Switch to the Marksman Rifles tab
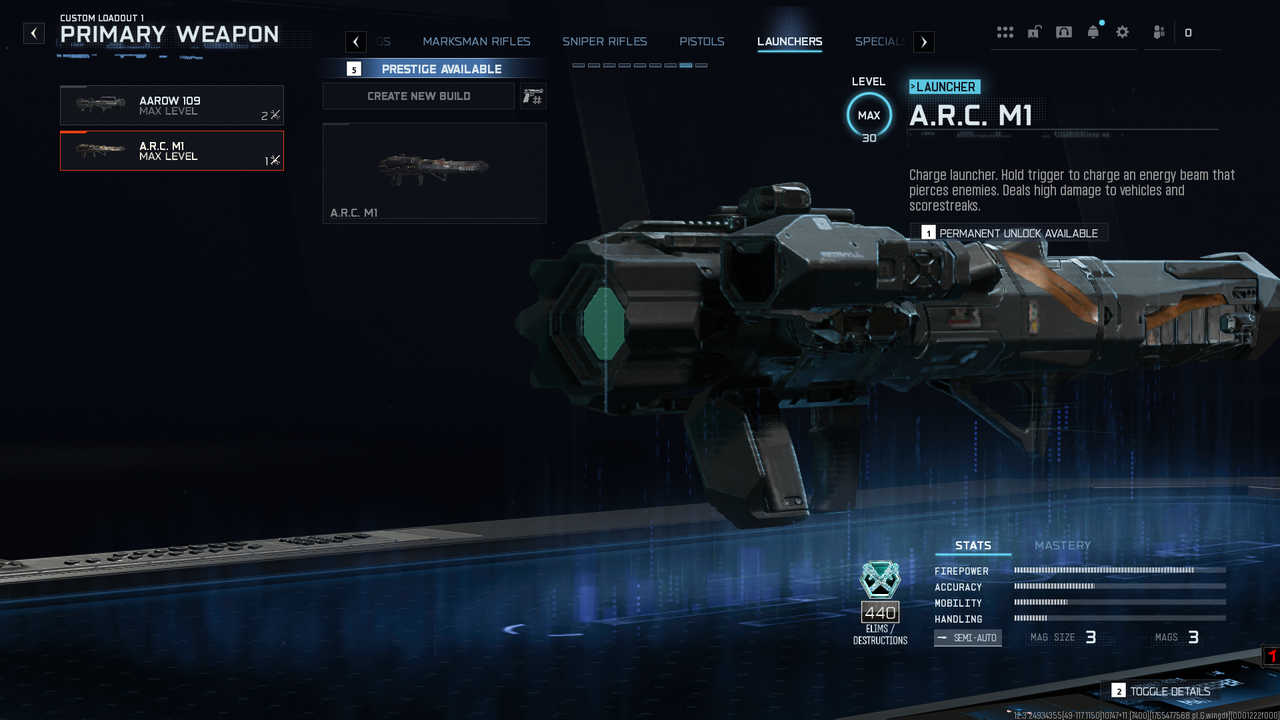 point(476,42)
